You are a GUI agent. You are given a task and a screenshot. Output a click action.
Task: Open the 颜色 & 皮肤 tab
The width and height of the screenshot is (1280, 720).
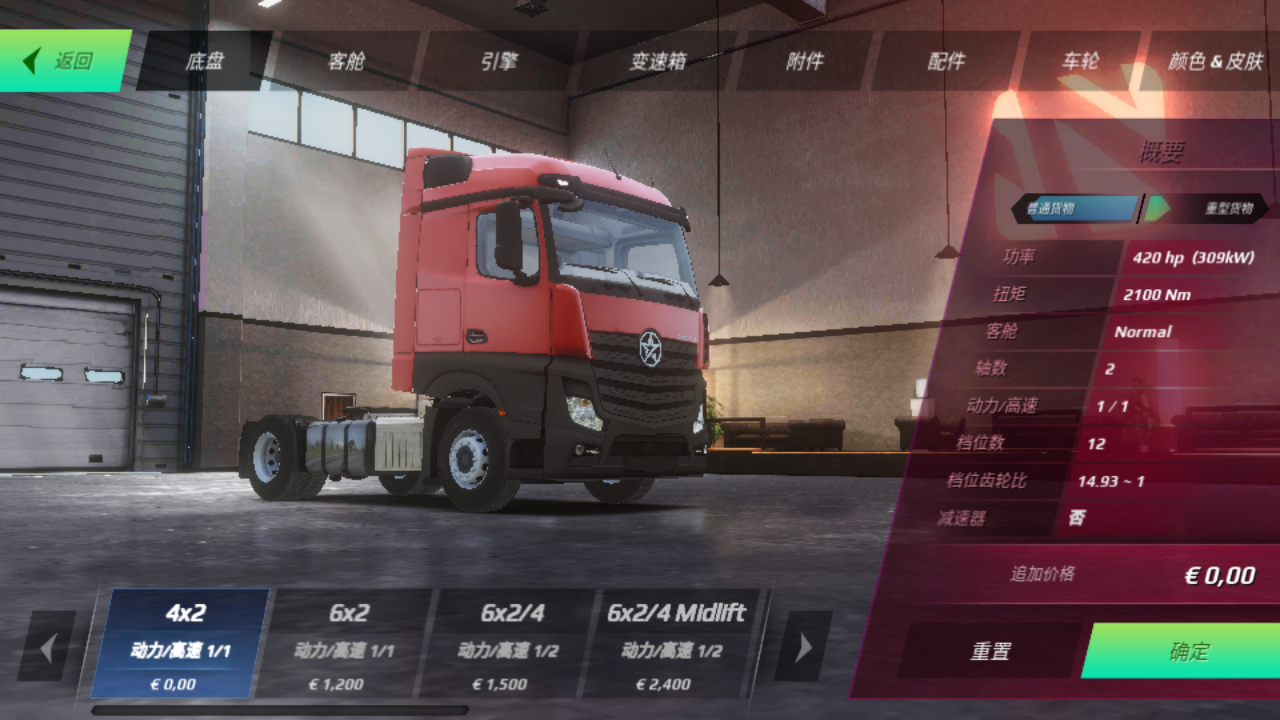1215,61
